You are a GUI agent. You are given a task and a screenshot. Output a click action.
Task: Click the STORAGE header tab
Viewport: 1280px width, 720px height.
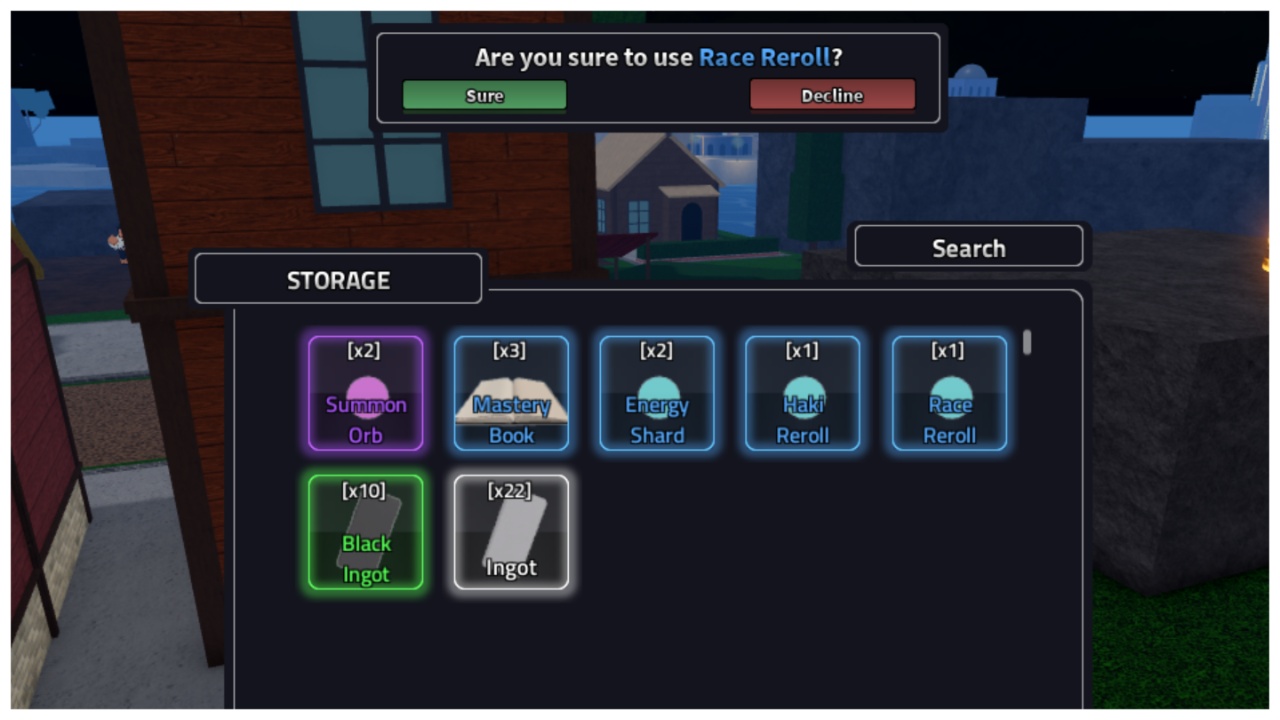[x=338, y=279]
